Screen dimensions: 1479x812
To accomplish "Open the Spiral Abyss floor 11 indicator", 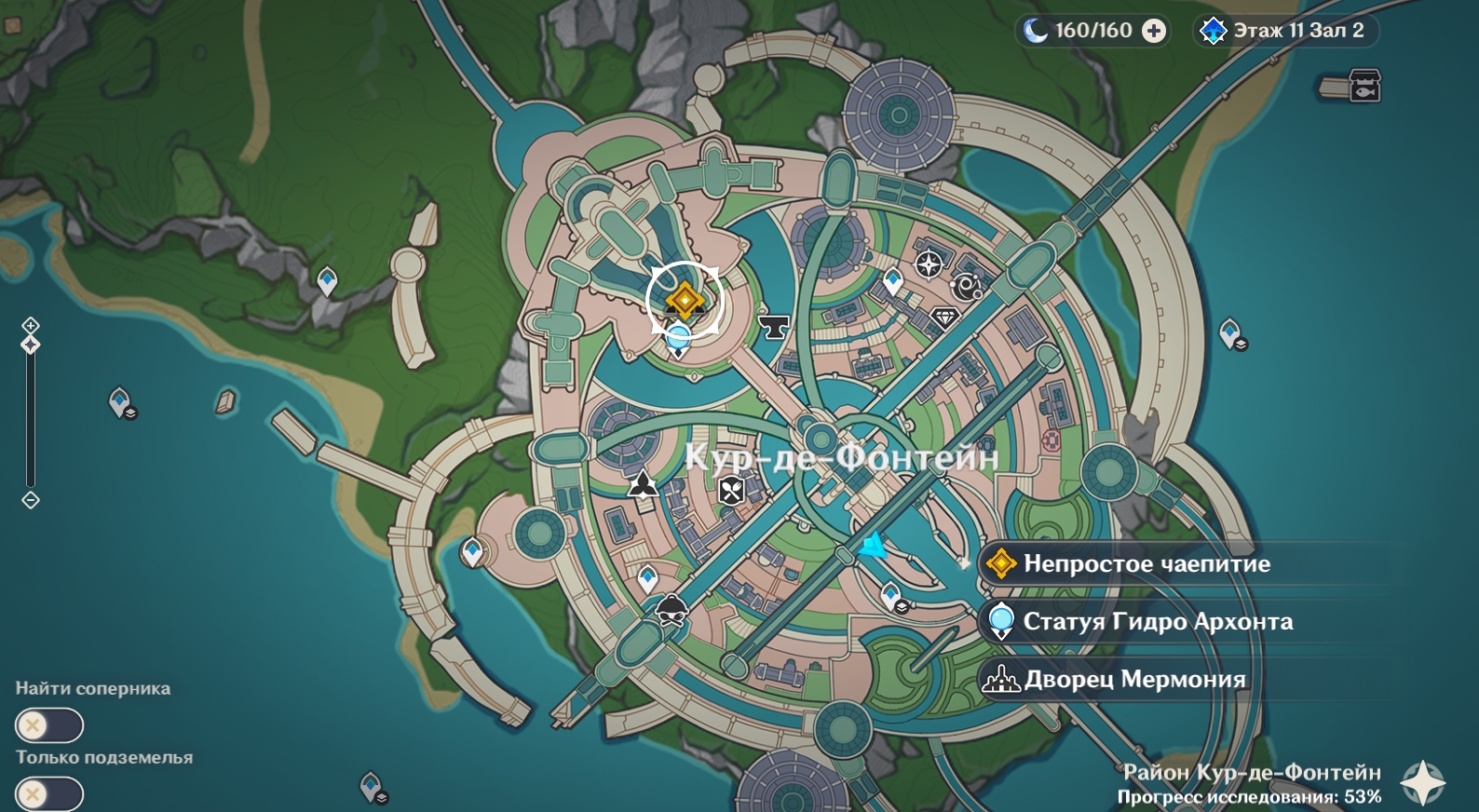I will tap(1285, 31).
